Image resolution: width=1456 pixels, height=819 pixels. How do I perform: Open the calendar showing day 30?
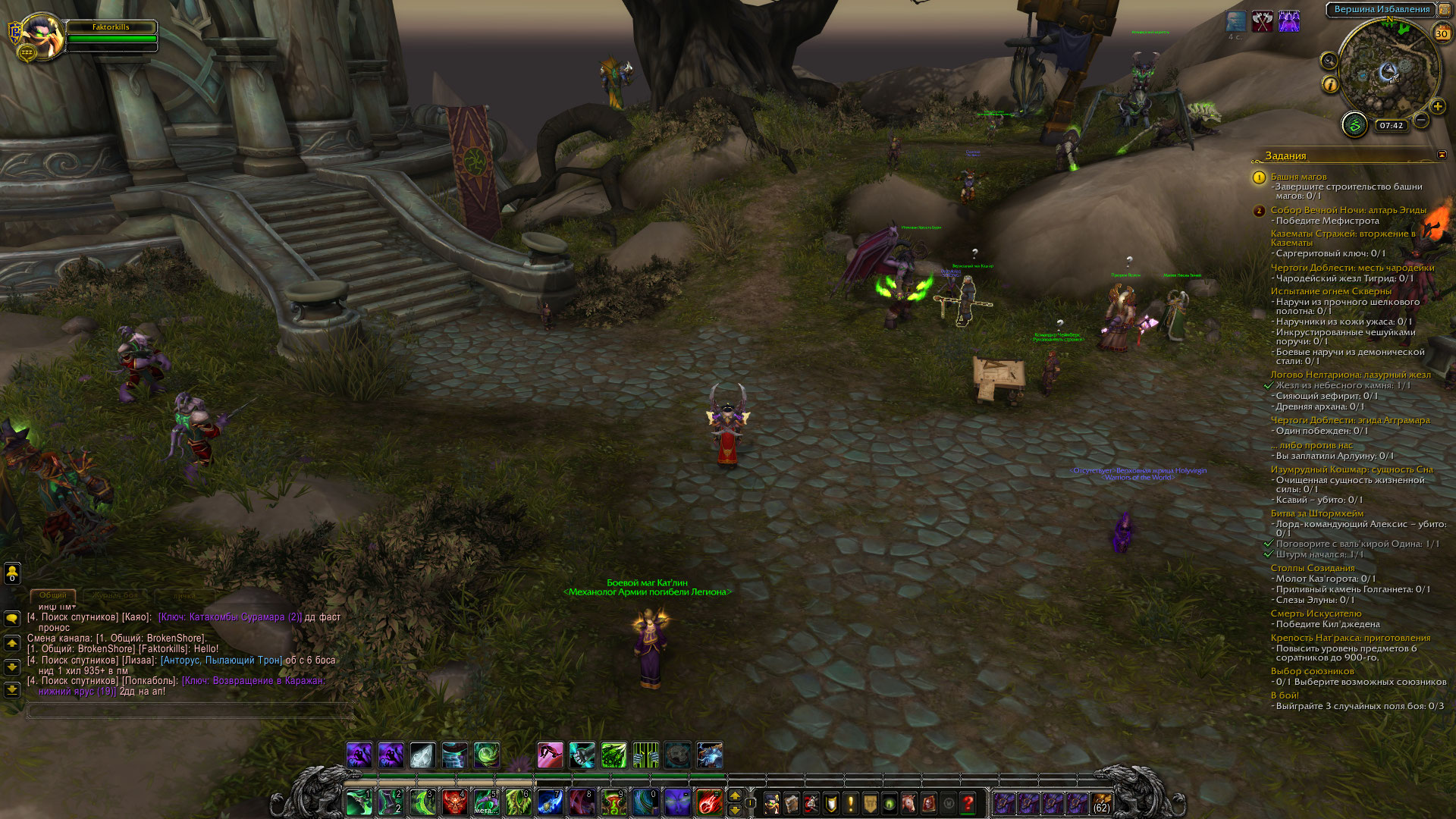[x=1442, y=33]
